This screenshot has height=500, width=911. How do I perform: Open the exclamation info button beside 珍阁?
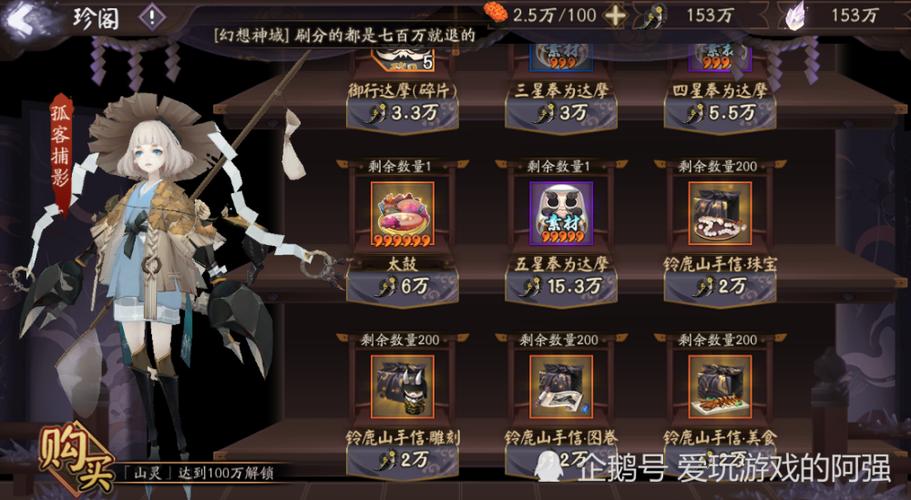click(x=151, y=16)
